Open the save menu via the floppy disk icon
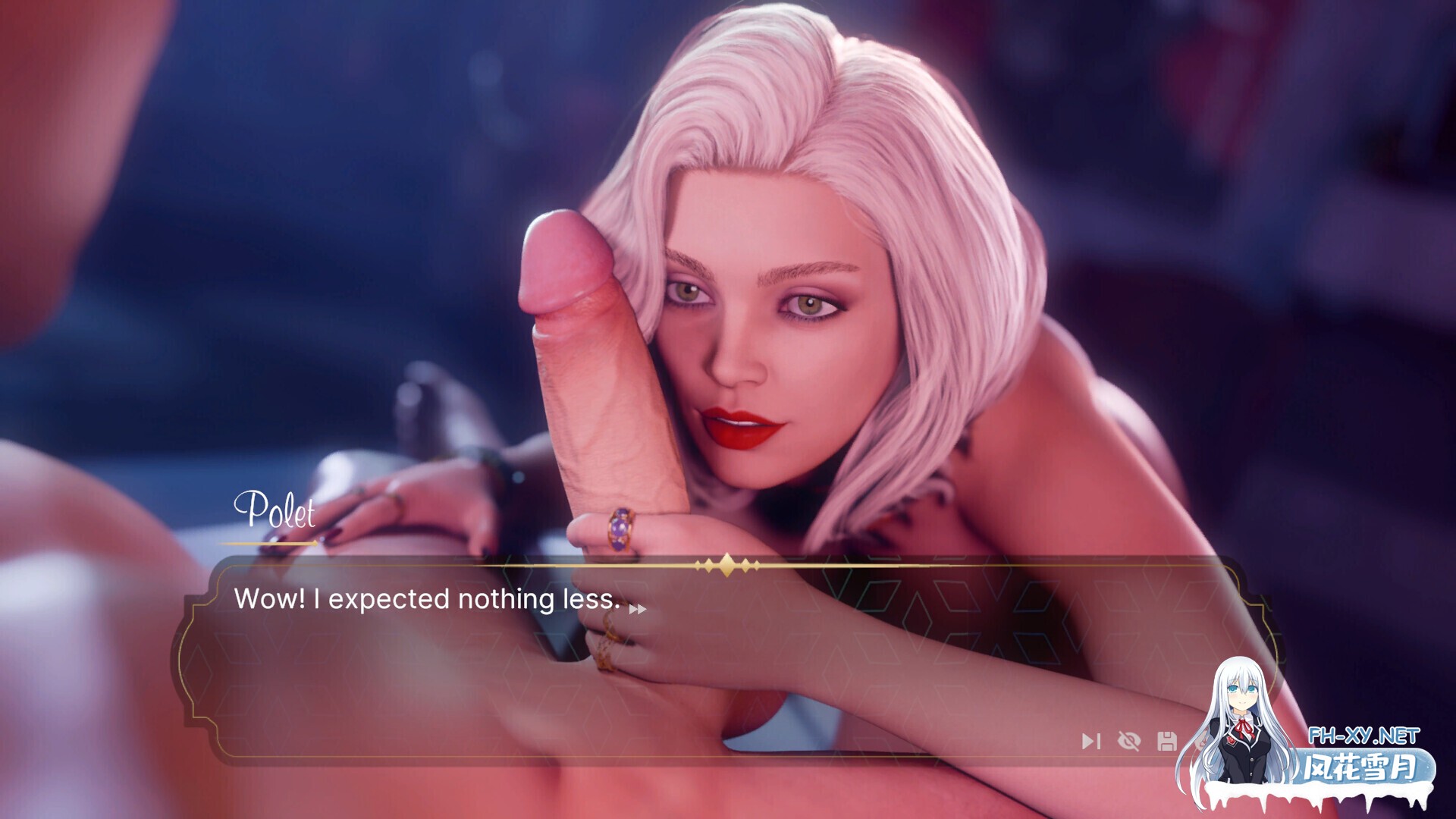Image resolution: width=1456 pixels, height=819 pixels. tap(1167, 741)
